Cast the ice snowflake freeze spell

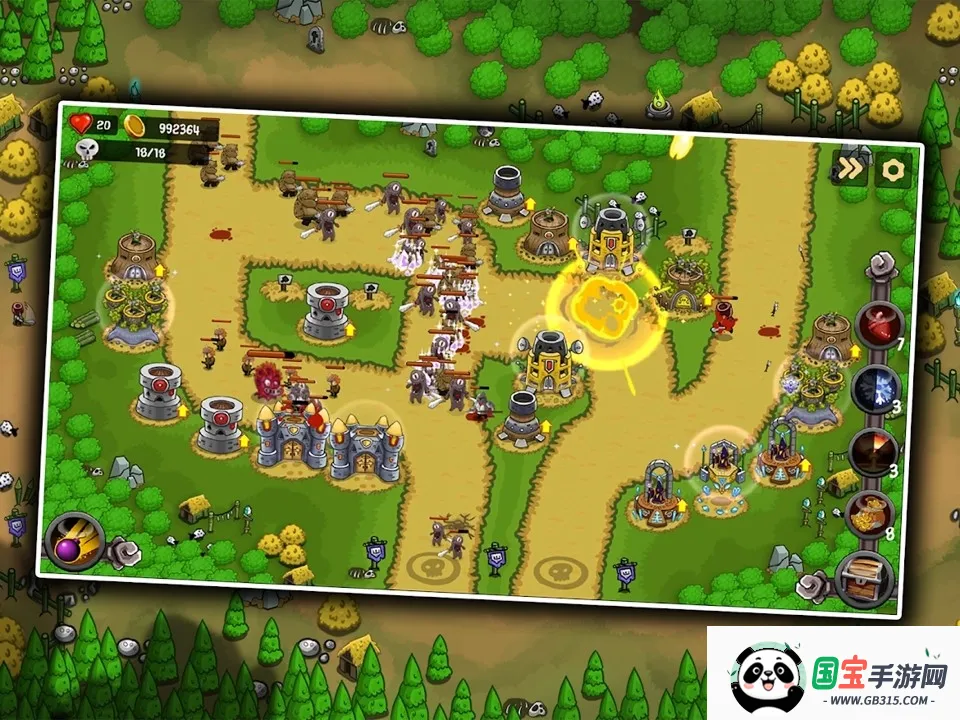point(876,387)
